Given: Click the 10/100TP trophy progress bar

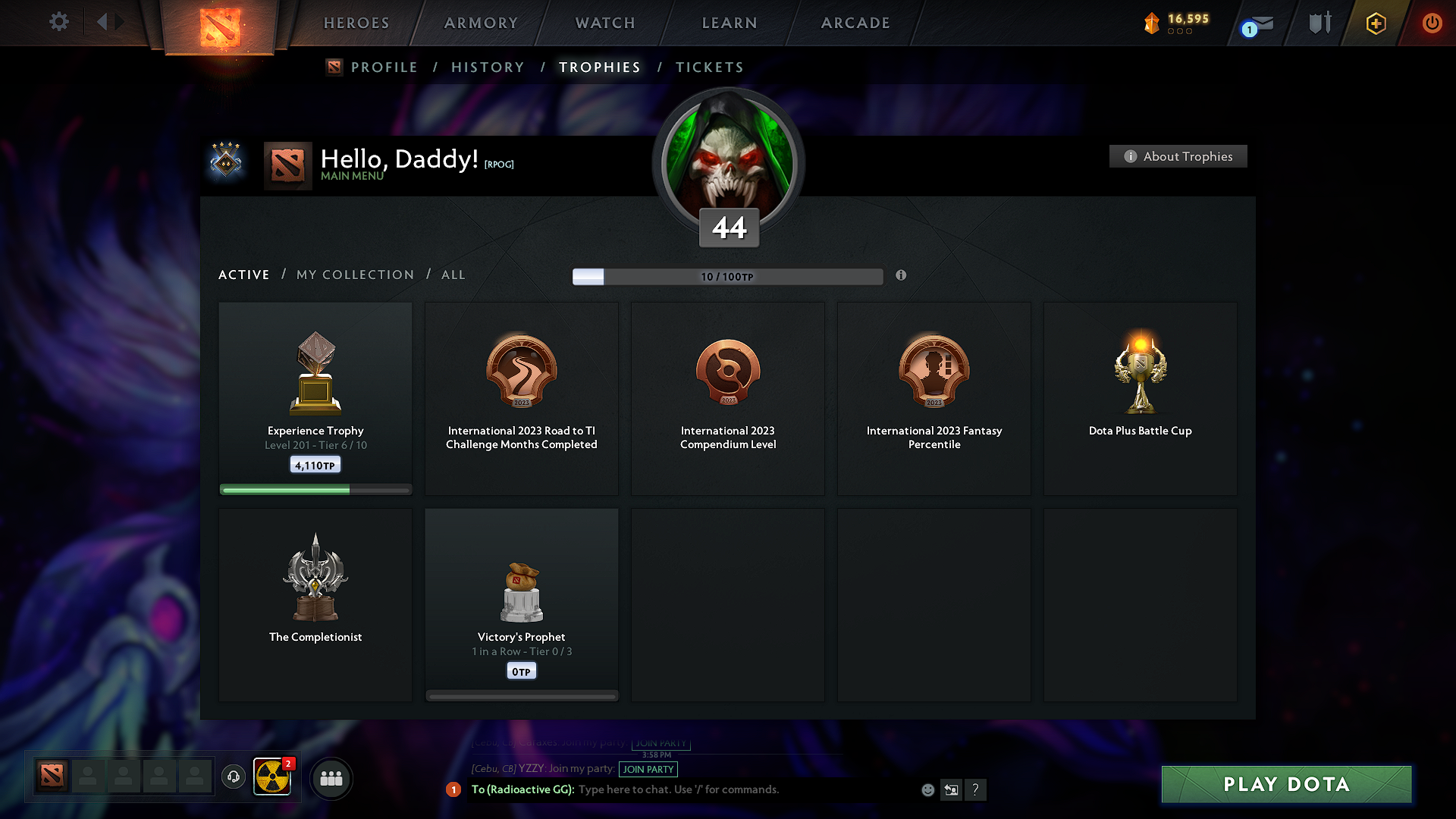Looking at the screenshot, I should (x=727, y=276).
